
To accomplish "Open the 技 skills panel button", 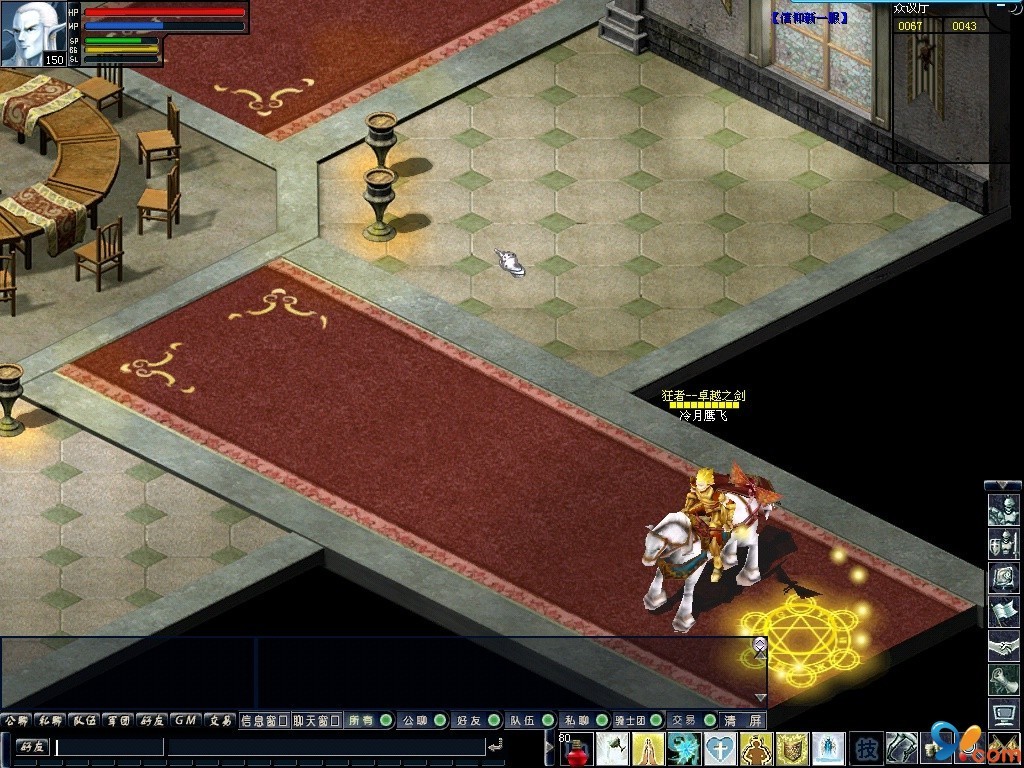I will pyautogui.click(x=865, y=748).
